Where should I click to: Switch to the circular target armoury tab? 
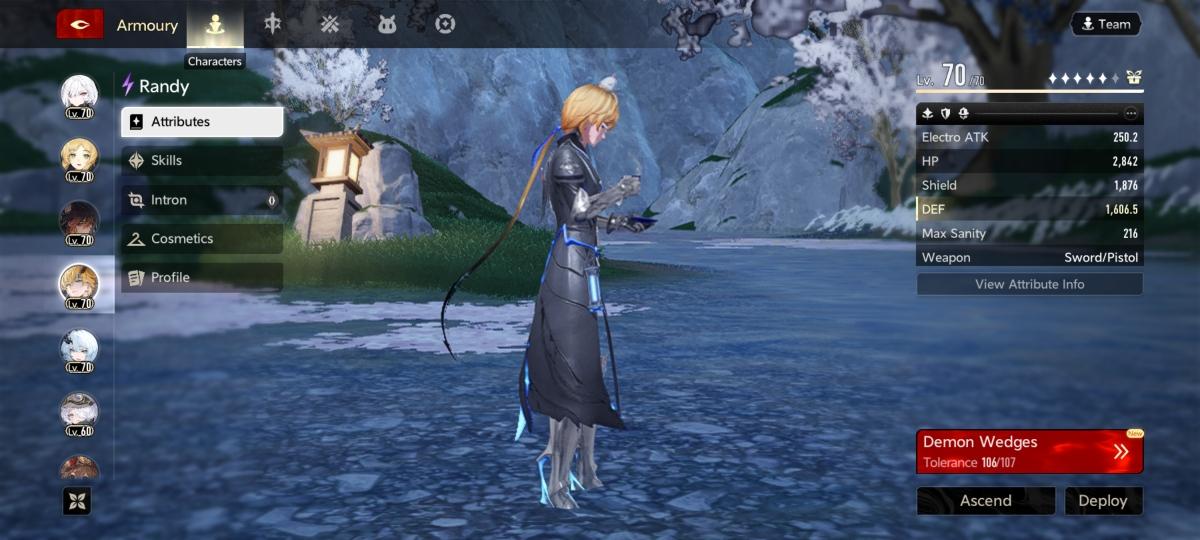[445, 25]
